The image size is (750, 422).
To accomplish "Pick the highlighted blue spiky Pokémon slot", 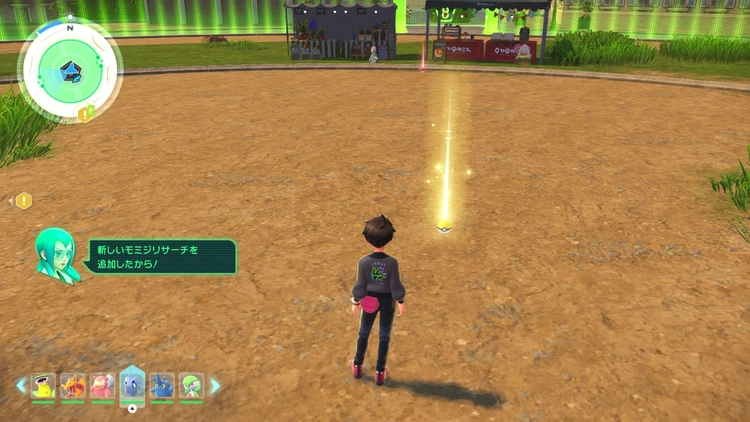I will pos(132,384).
